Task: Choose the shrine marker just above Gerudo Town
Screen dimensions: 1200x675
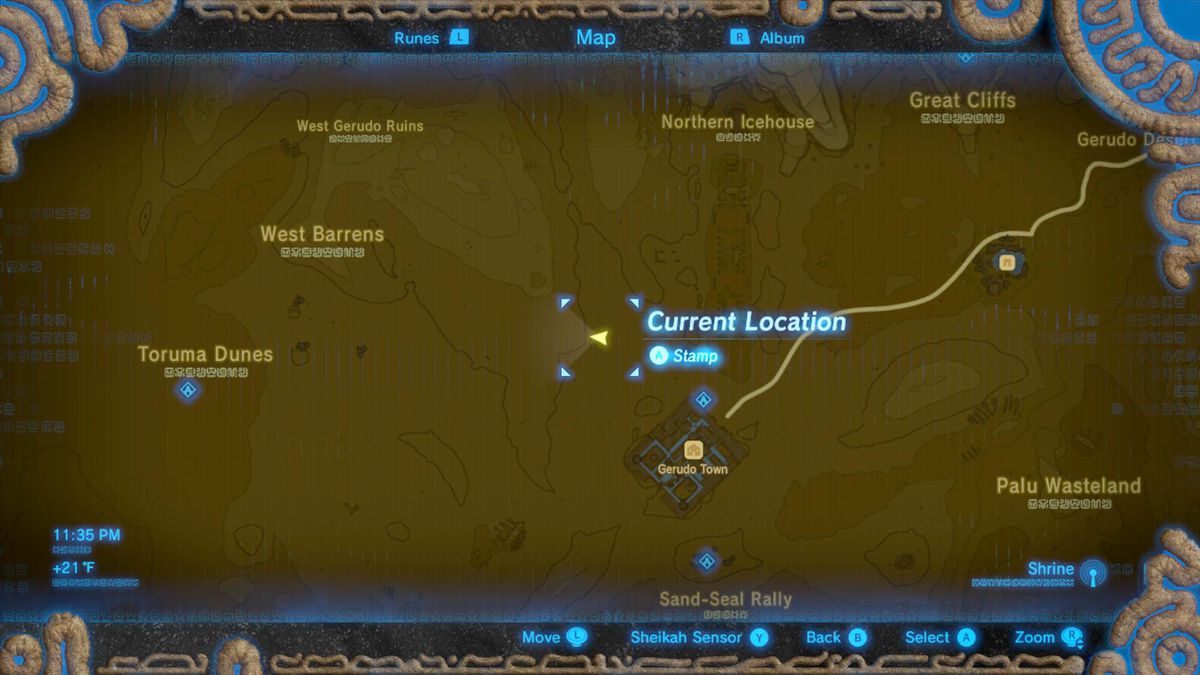Action: pos(703,401)
